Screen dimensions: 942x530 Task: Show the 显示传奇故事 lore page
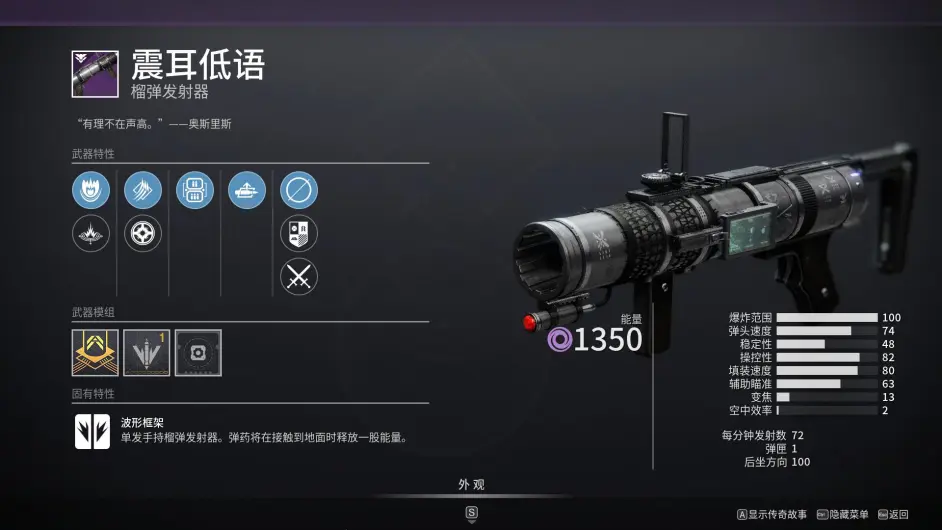(772, 514)
